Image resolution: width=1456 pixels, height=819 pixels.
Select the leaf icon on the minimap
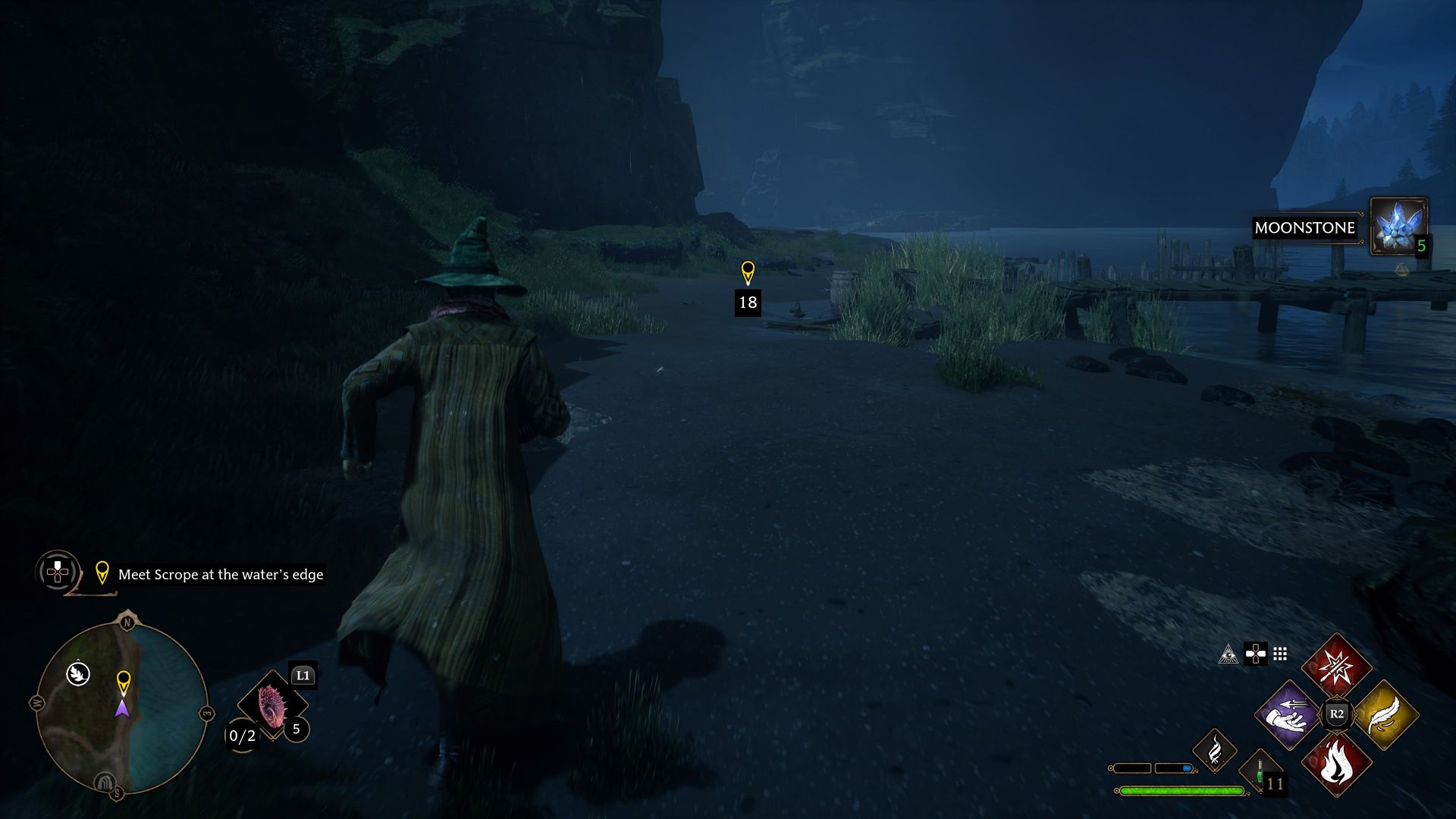coord(78,673)
